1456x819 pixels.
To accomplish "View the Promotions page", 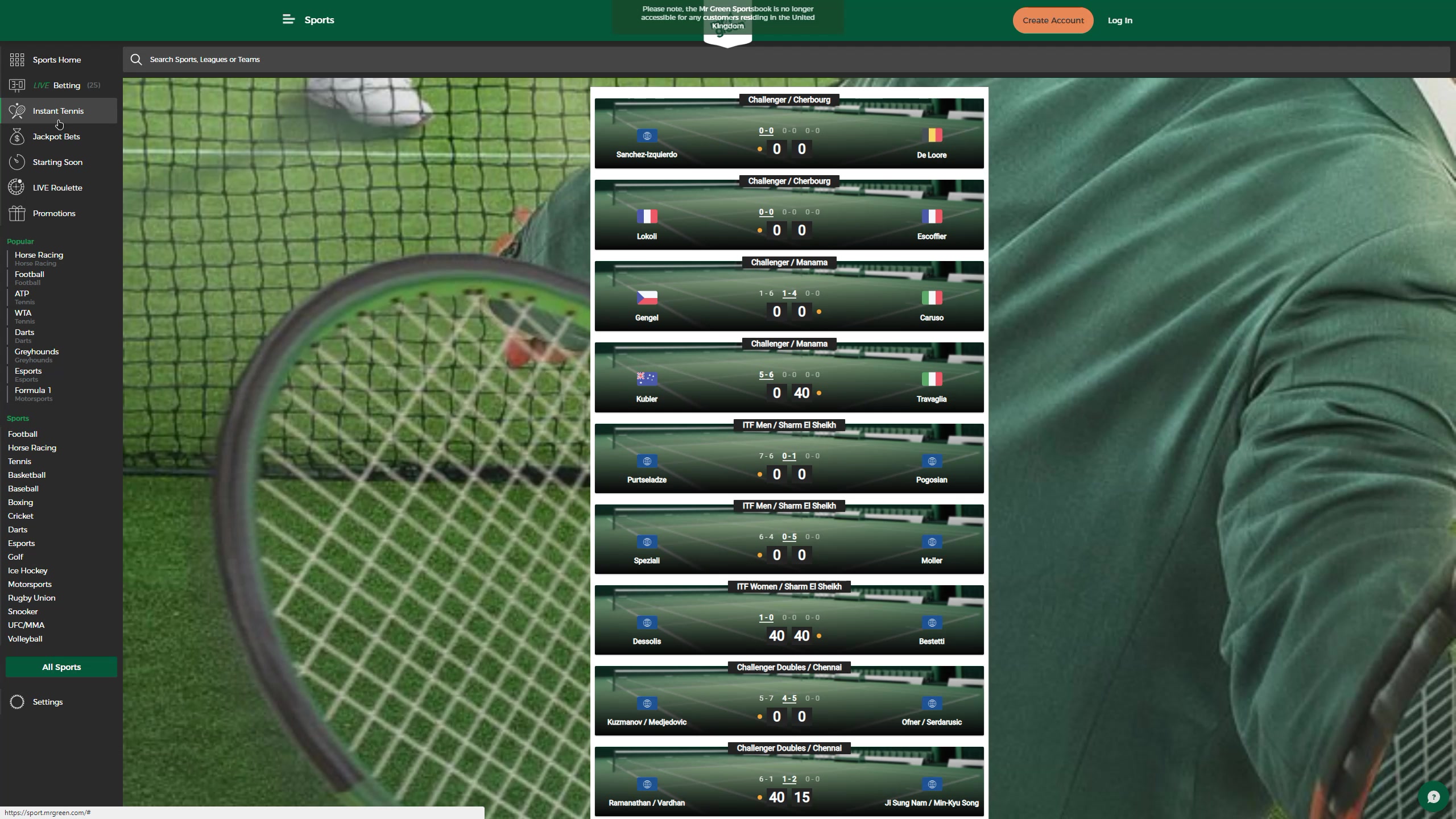I will (x=54, y=213).
